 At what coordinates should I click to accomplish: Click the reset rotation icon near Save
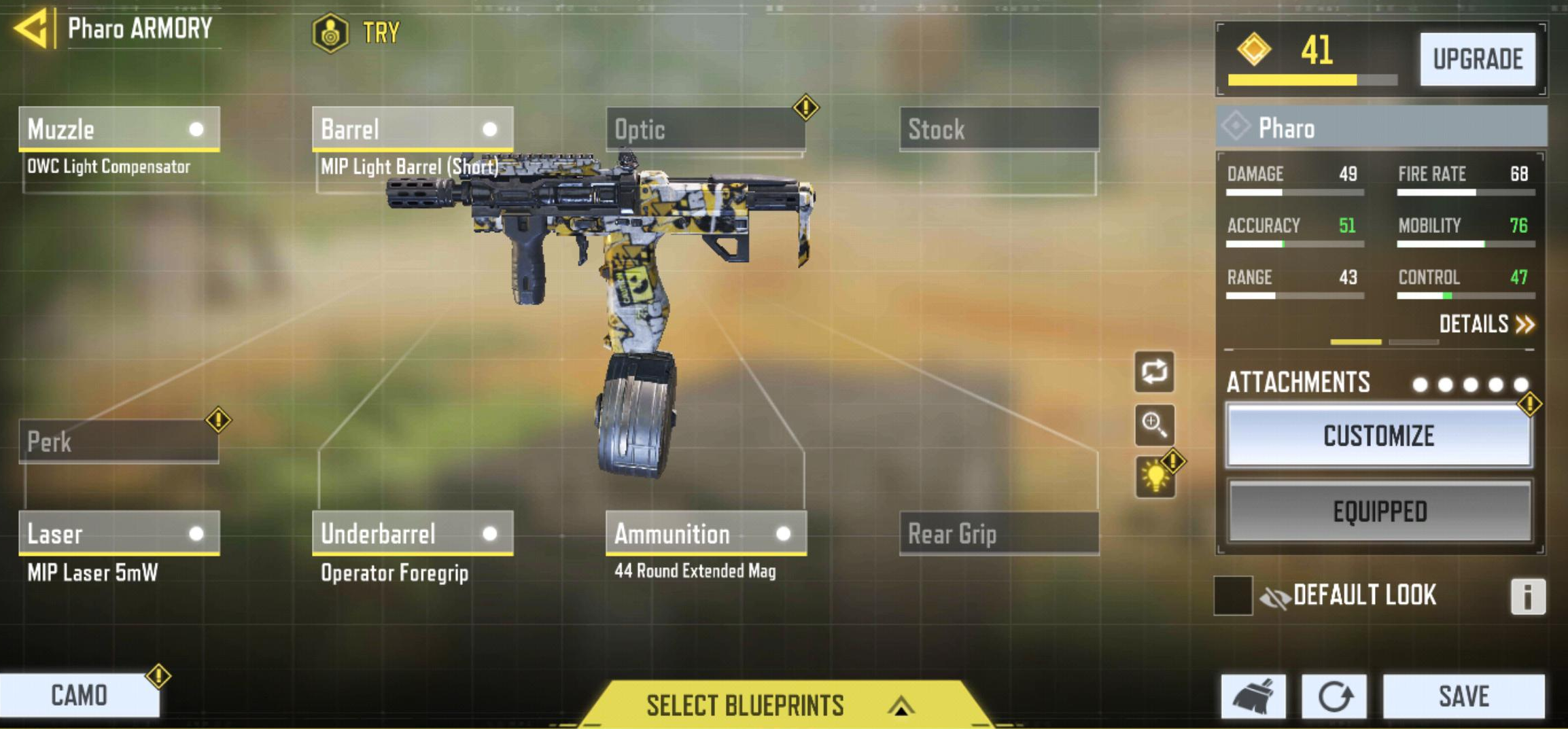click(1336, 697)
